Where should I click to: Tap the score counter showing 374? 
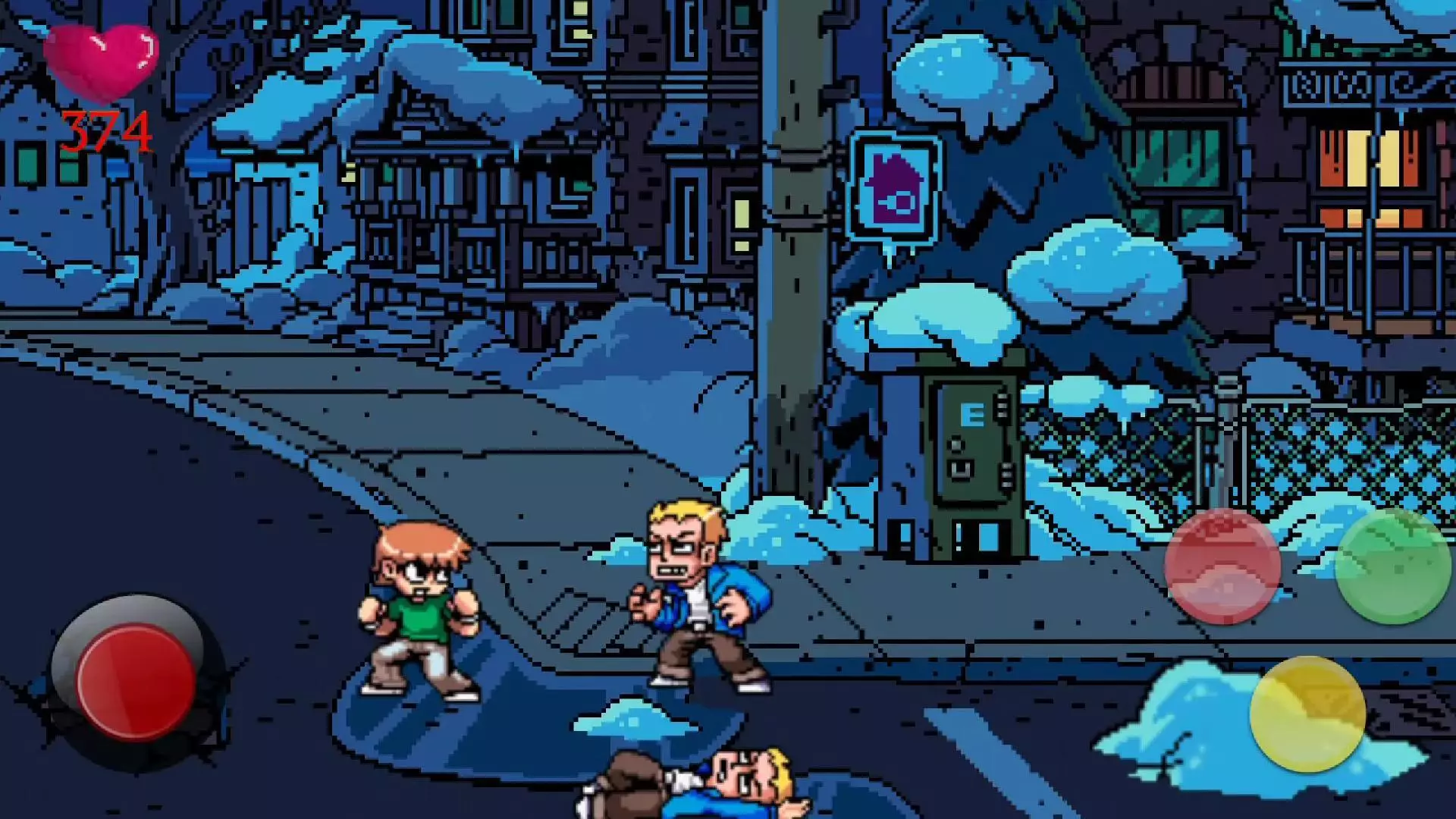coord(106,129)
